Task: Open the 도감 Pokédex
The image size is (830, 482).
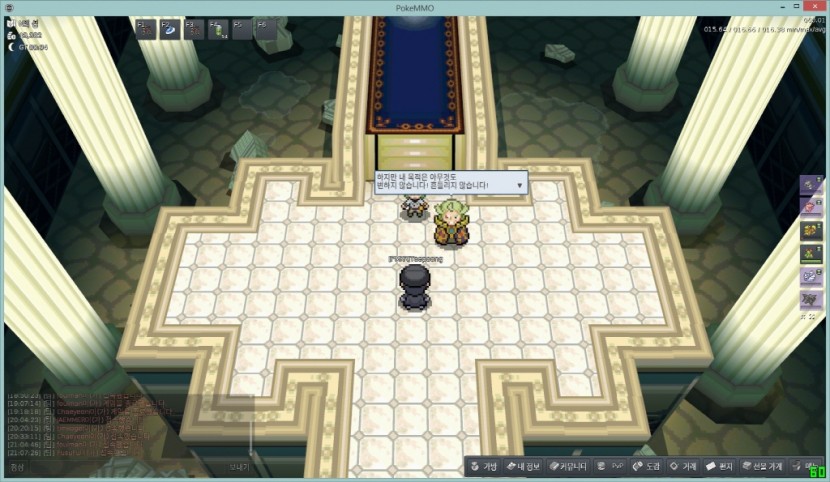Action: tap(645, 466)
